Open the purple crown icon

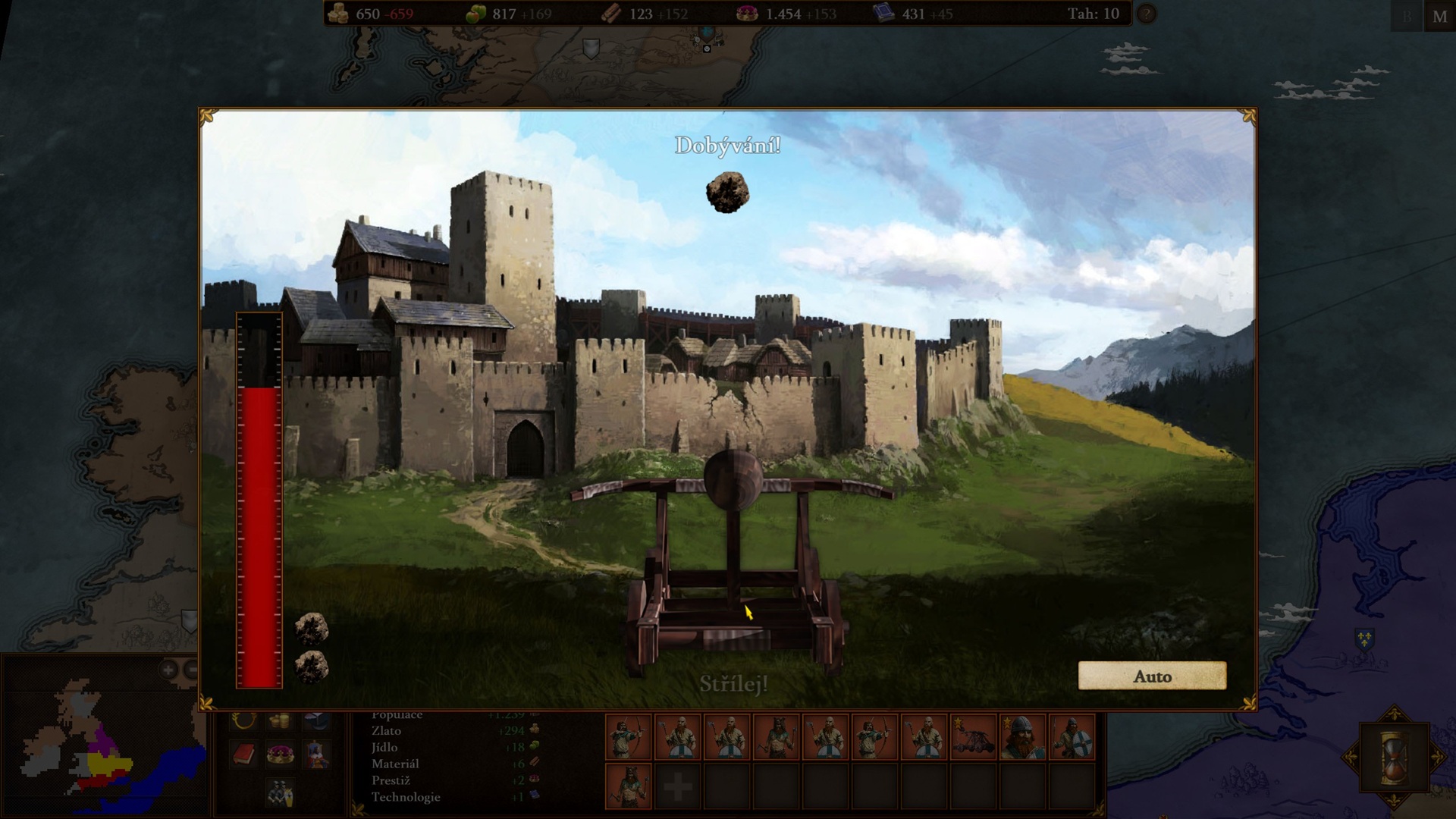pyautogui.click(x=280, y=755)
